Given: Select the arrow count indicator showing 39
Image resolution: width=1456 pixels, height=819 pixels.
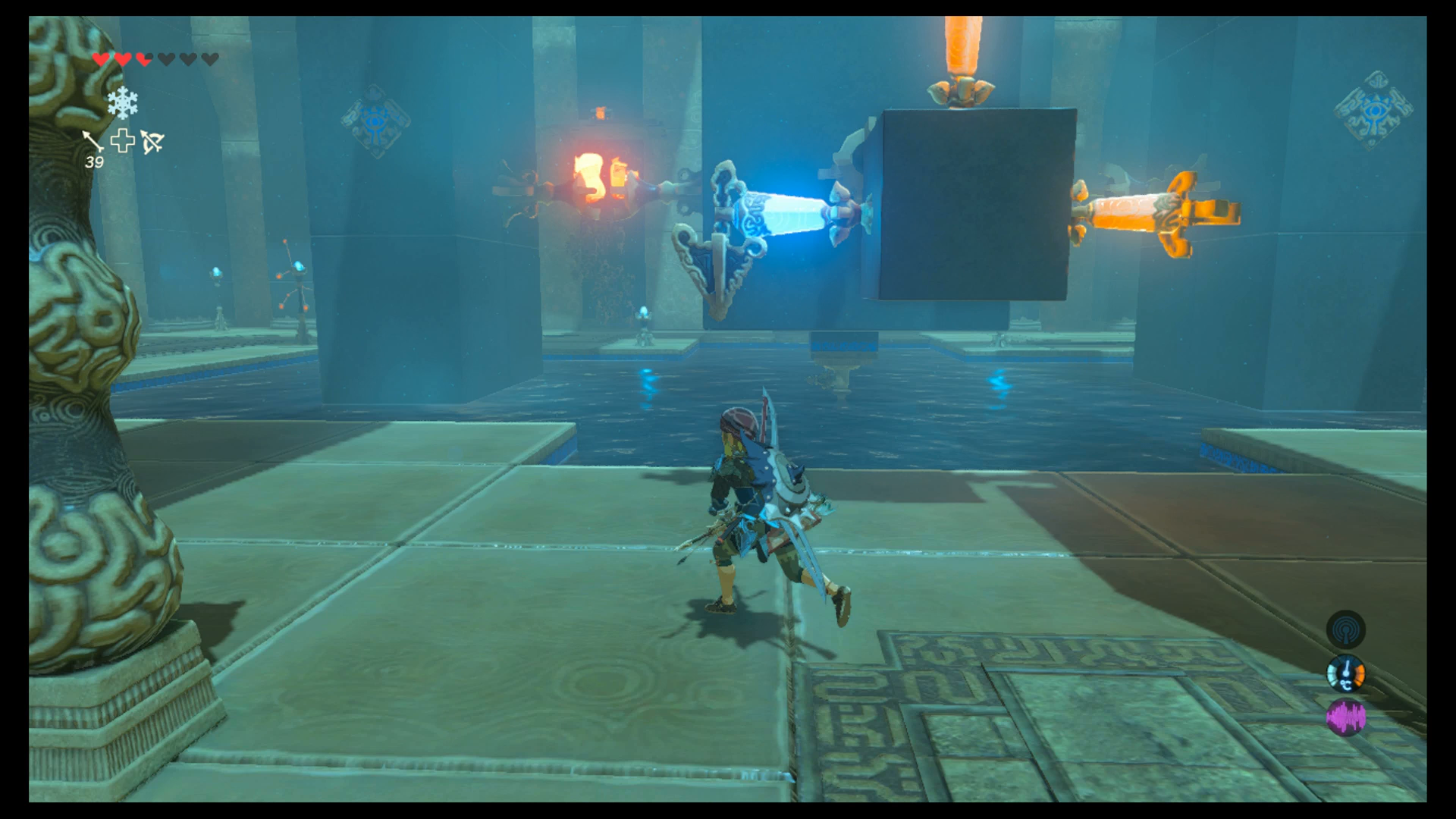Looking at the screenshot, I should (x=96, y=161).
